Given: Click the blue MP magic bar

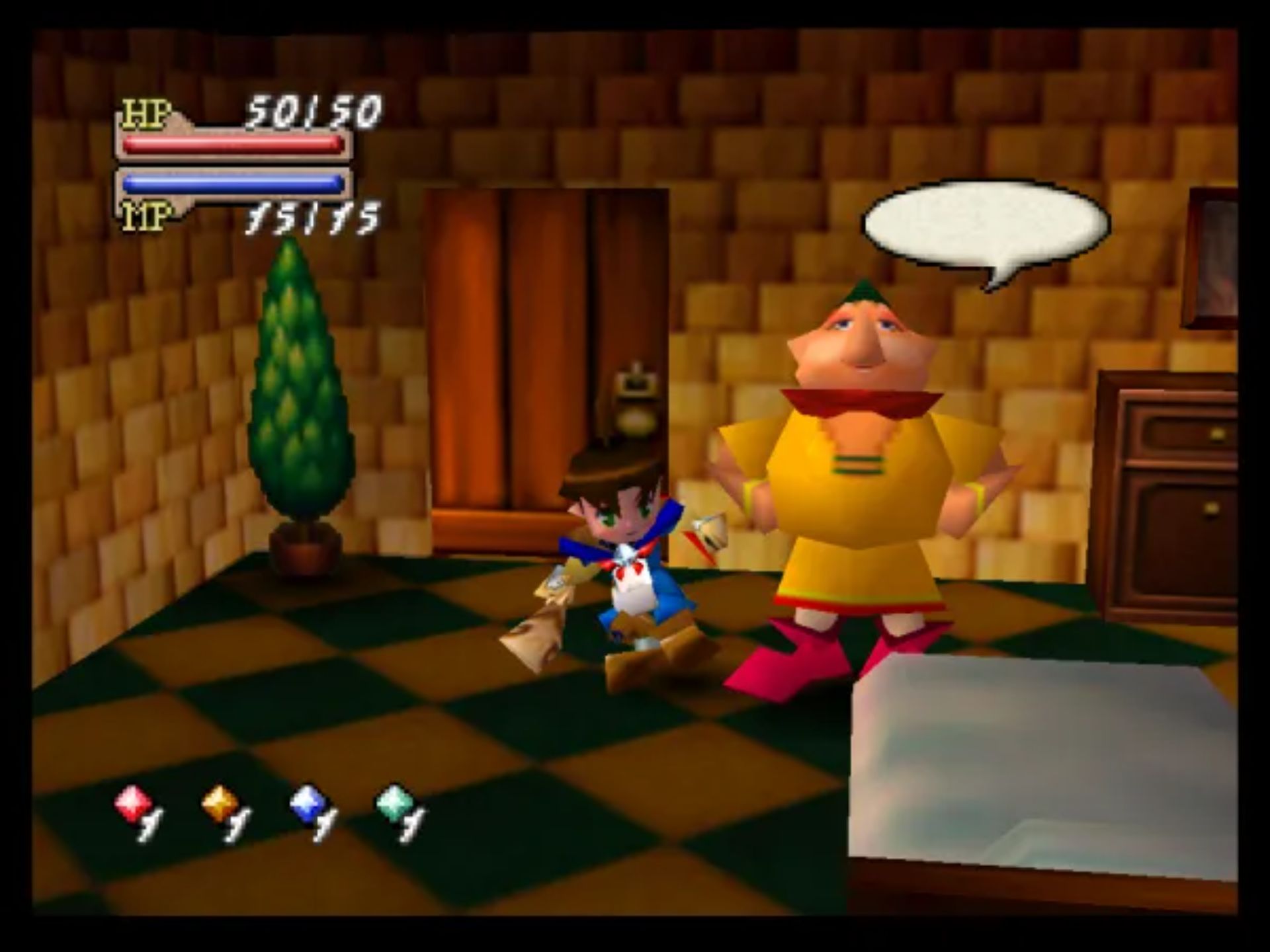Looking at the screenshot, I should [232, 184].
